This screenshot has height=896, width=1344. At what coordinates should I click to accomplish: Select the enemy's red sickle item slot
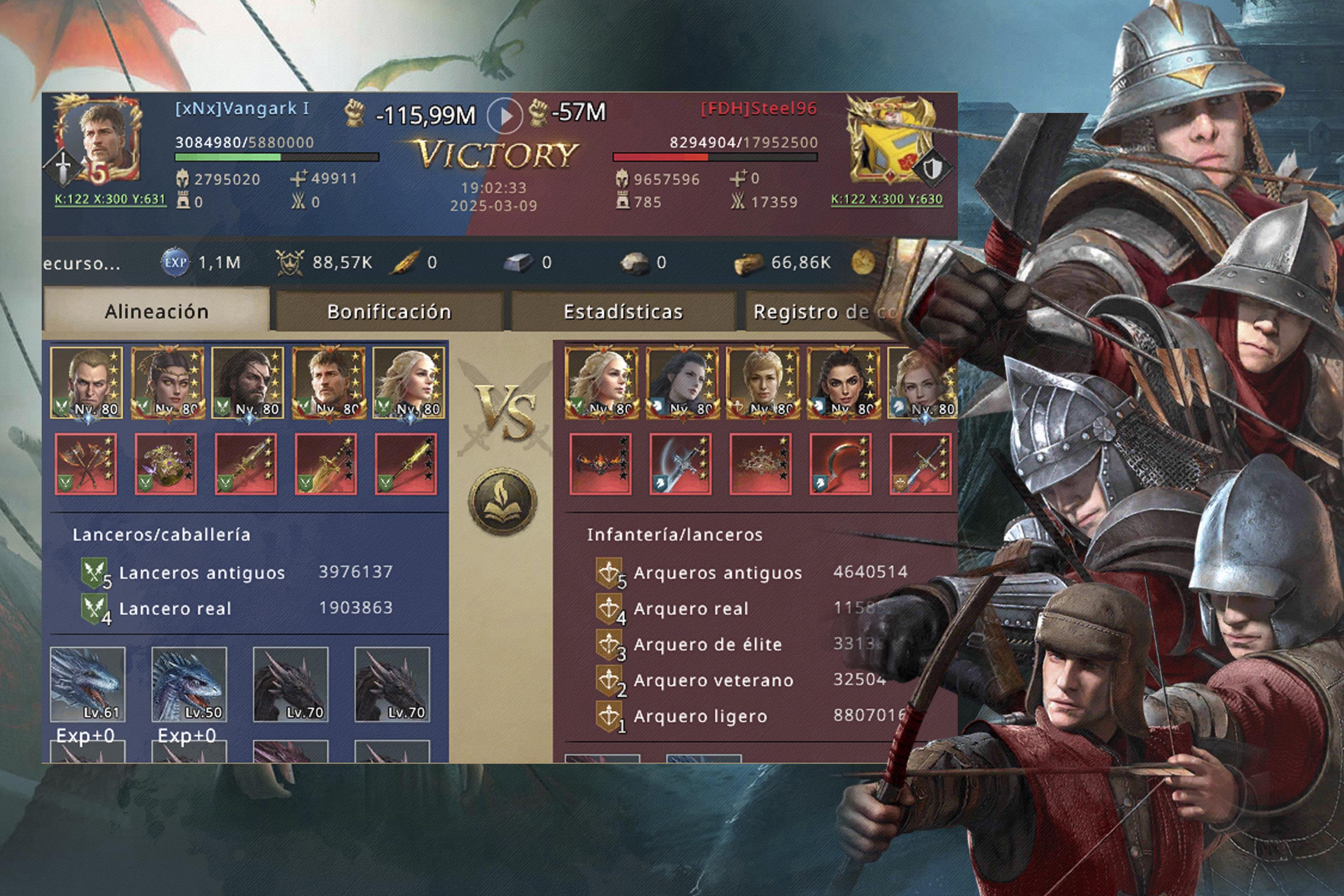[x=840, y=463]
